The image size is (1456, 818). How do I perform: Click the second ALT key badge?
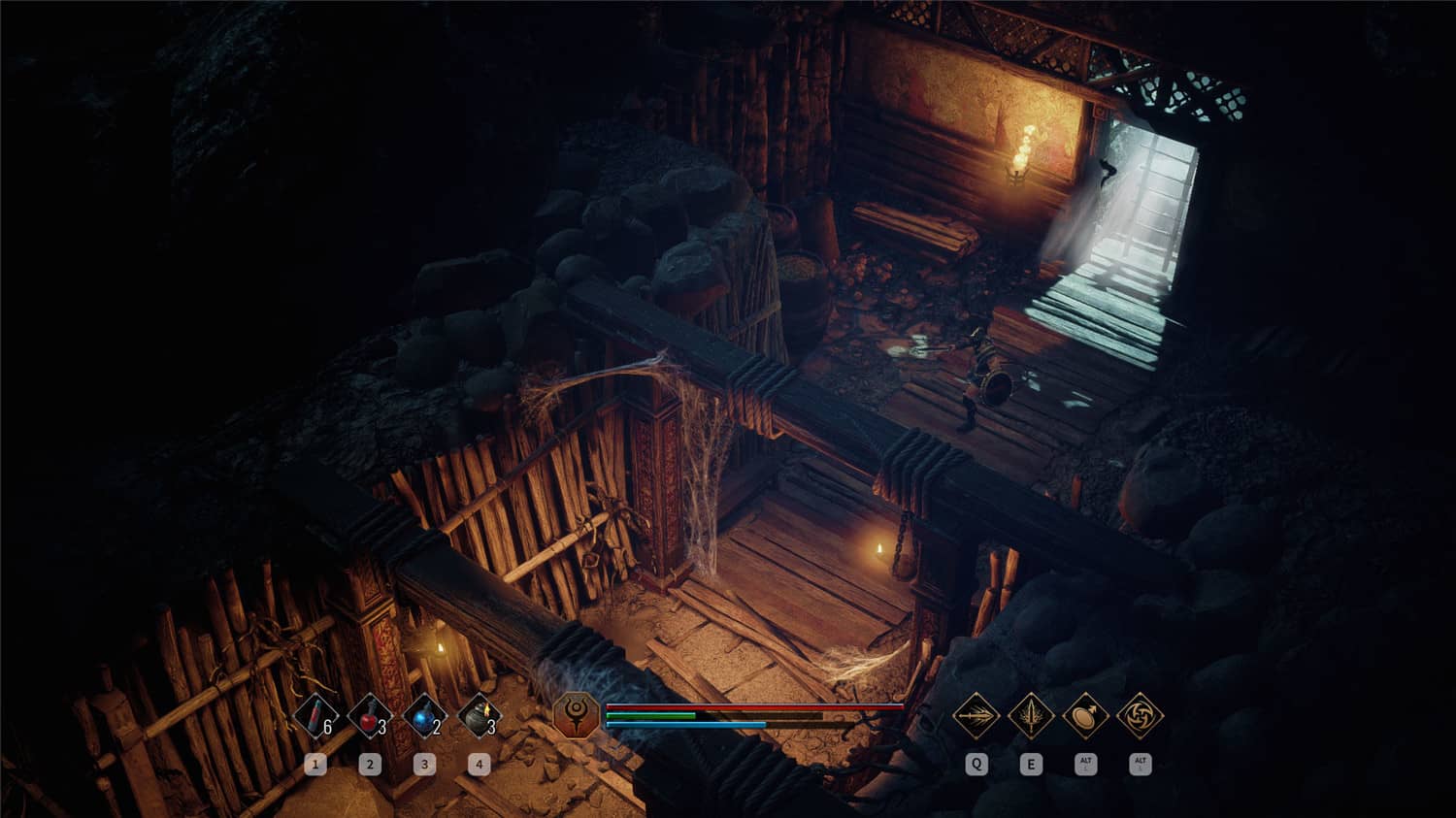click(1139, 764)
